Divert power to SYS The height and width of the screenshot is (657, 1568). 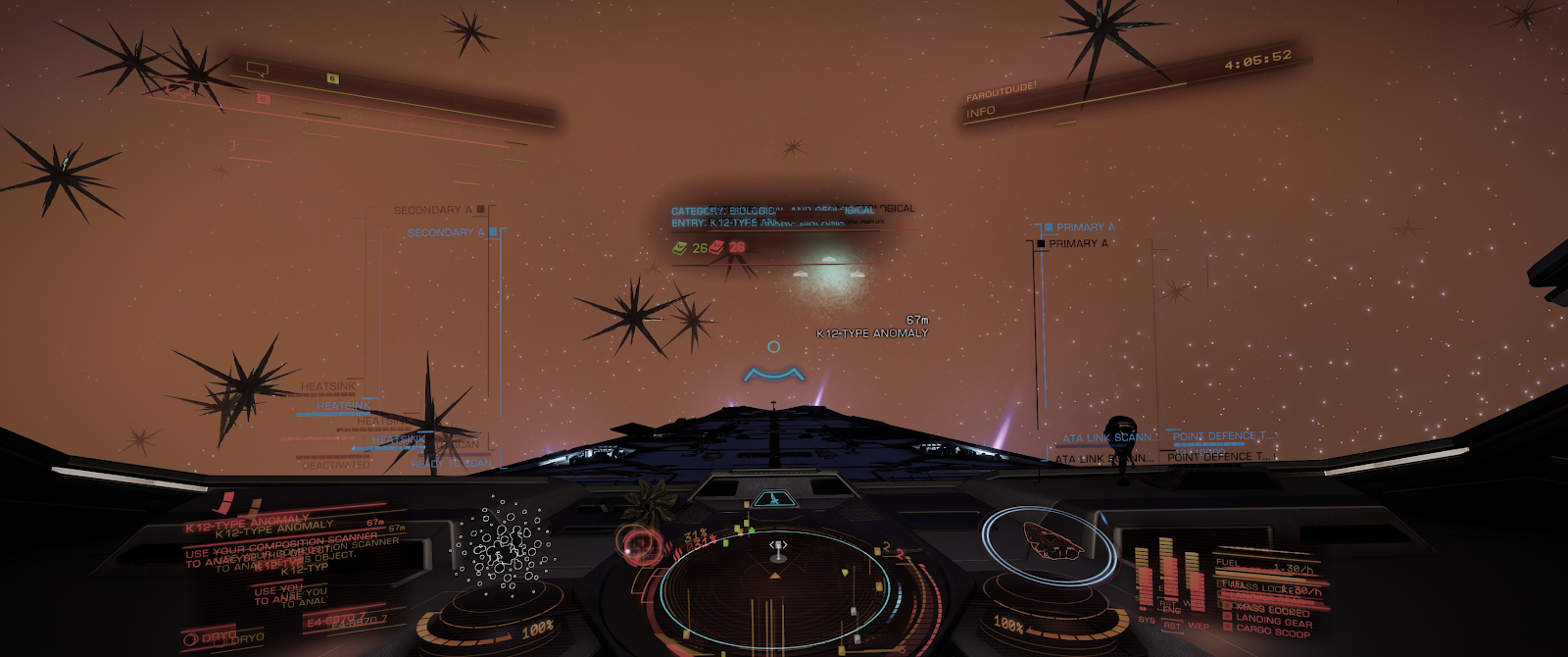(1147, 620)
